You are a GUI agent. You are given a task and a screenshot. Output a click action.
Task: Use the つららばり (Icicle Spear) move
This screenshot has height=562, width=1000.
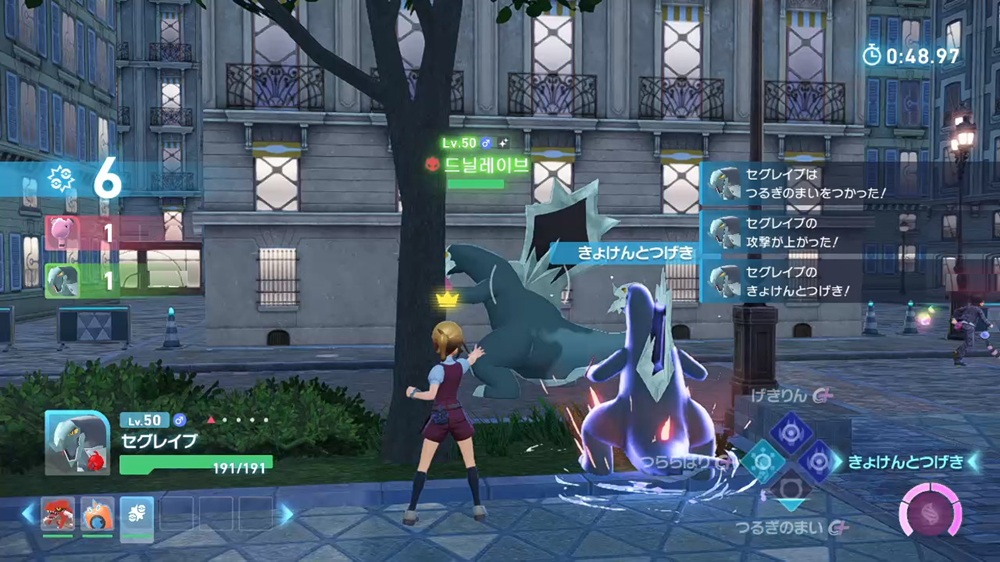click(762, 462)
